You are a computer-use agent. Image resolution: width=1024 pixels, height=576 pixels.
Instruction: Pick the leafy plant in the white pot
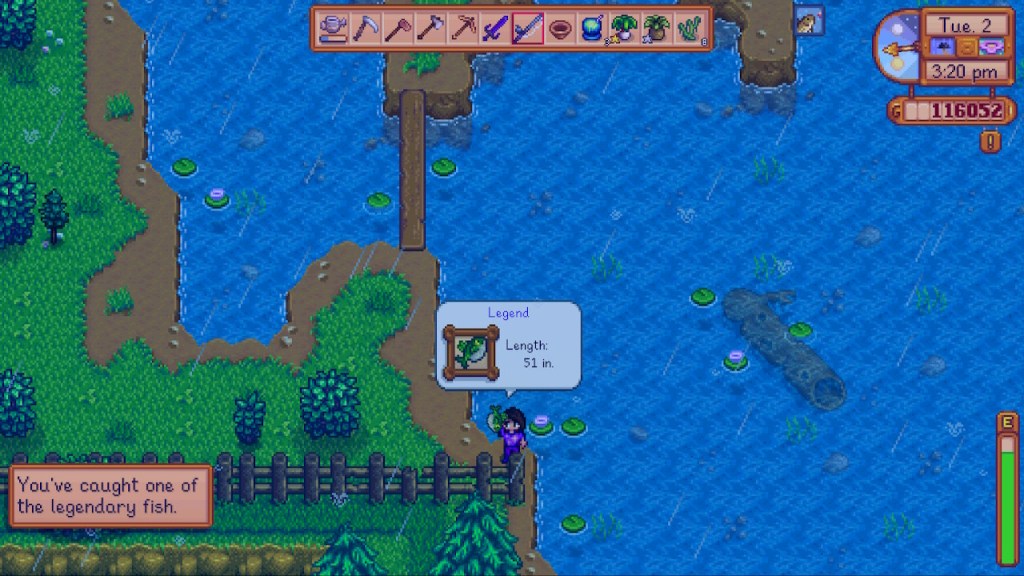[624, 29]
